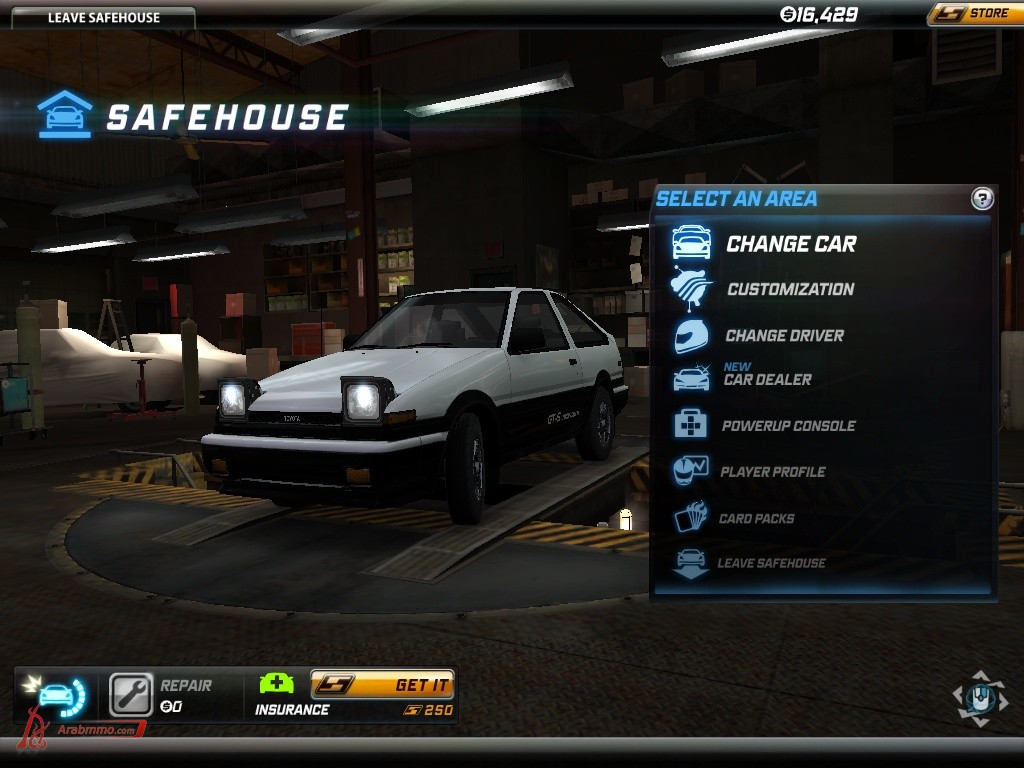Buy insurance with the Get It button

tap(383, 685)
